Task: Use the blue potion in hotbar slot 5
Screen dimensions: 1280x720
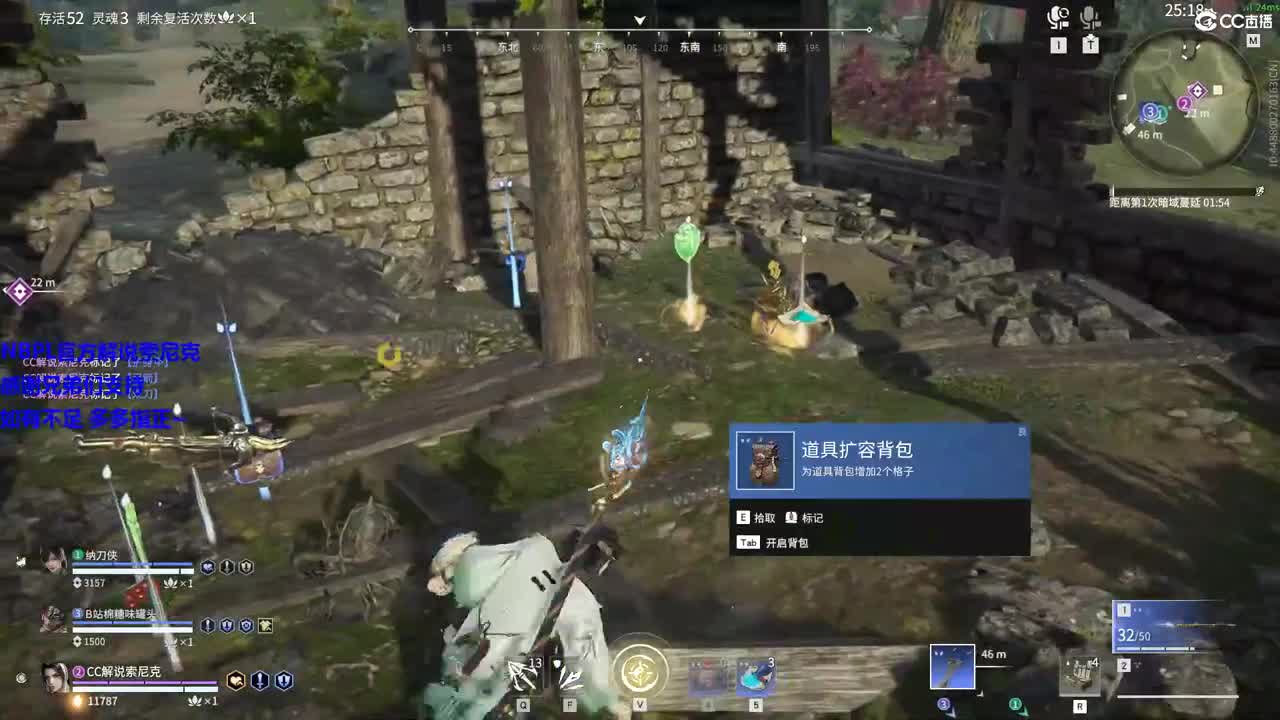Action: [755, 675]
